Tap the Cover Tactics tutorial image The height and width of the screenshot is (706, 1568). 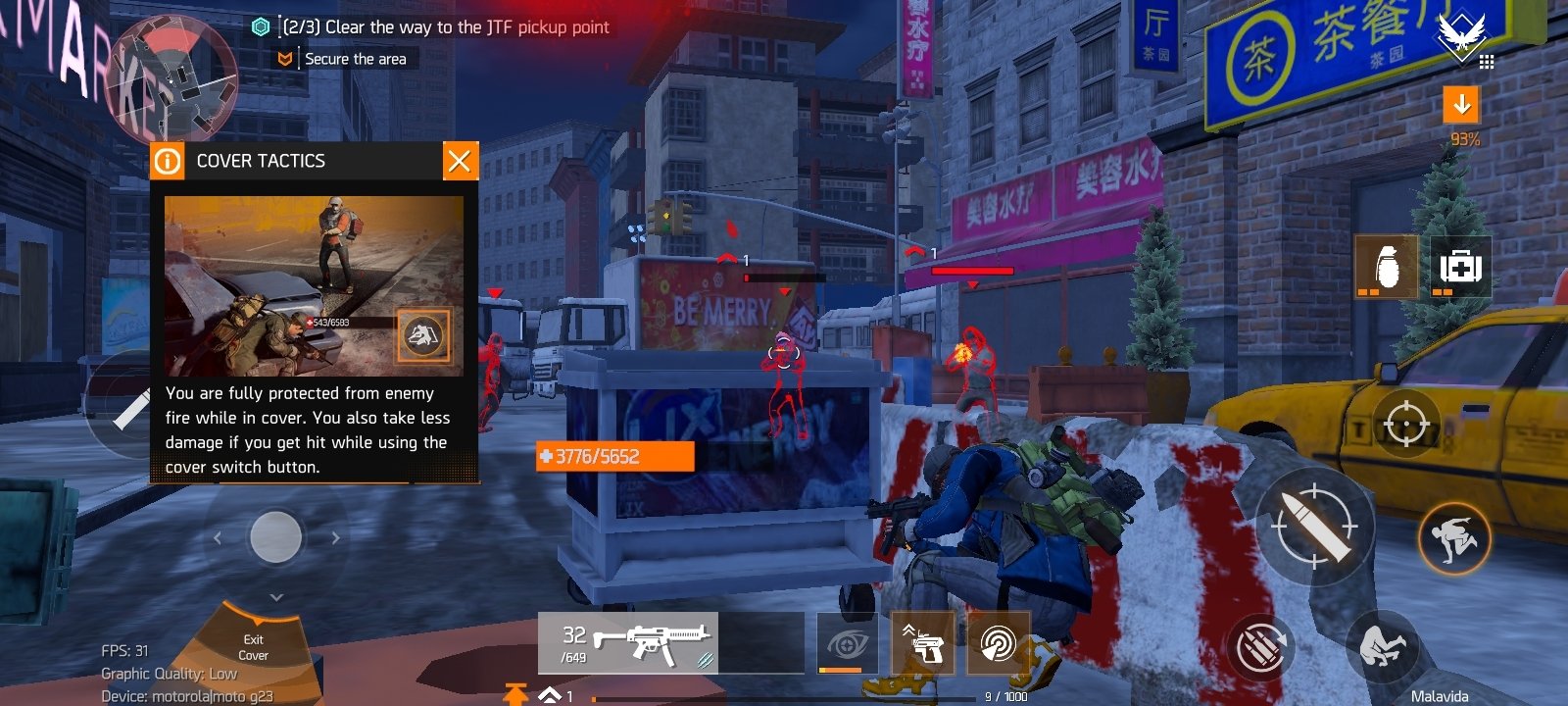click(x=314, y=285)
